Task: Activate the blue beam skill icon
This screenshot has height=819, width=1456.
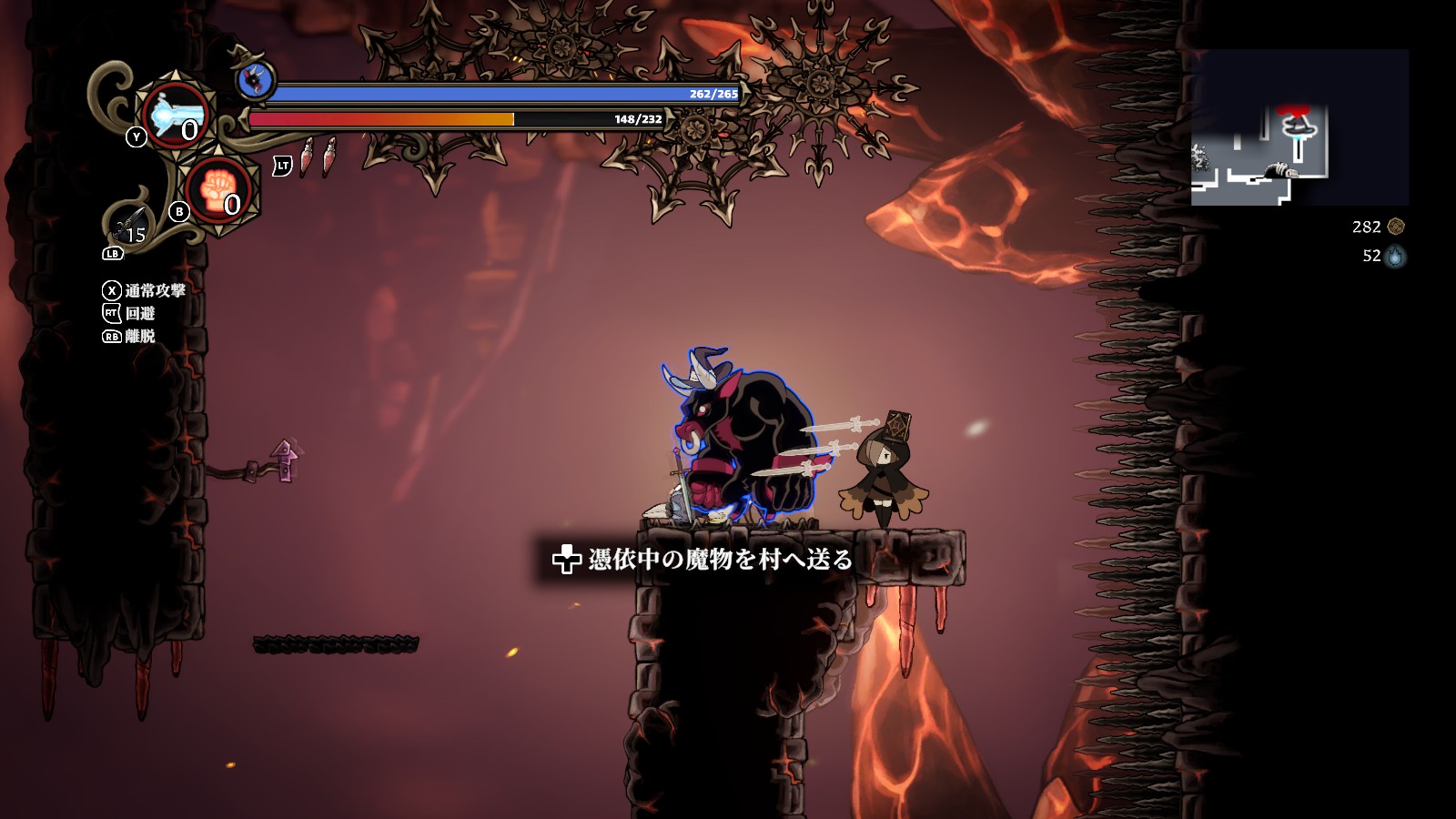Action: tap(176, 116)
